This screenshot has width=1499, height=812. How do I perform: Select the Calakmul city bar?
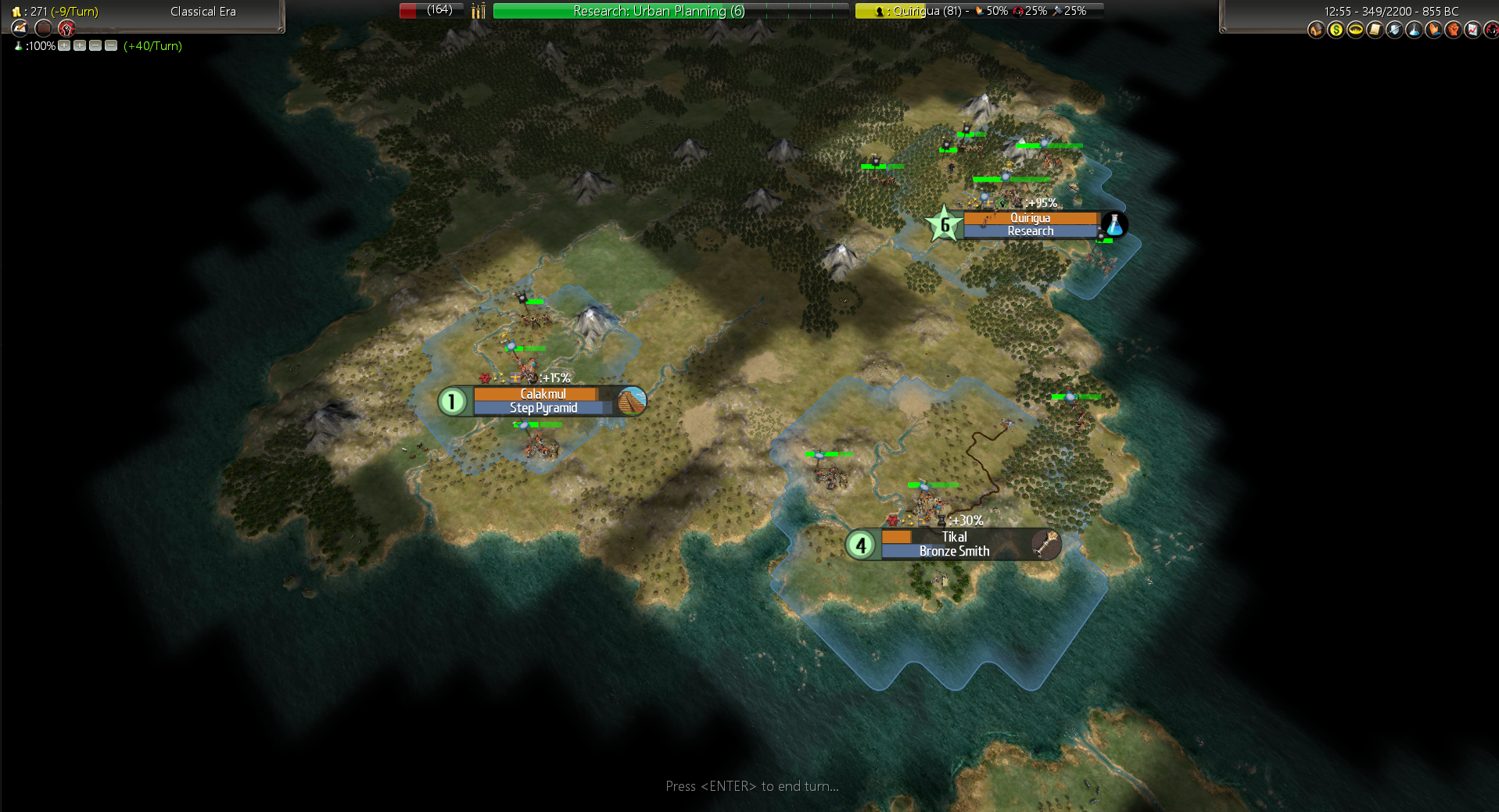click(543, 401)
